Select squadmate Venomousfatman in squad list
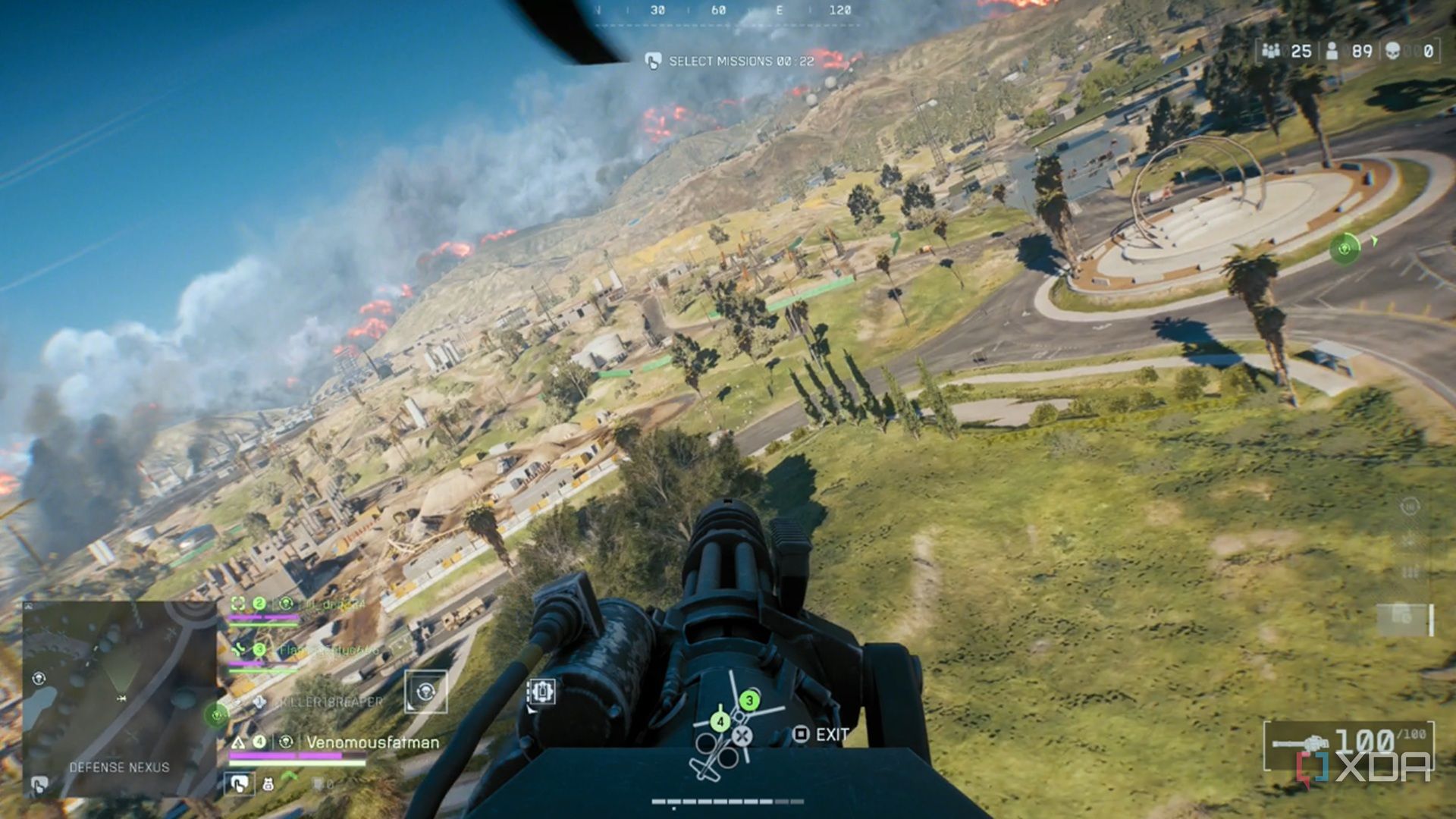The image size is (1456, 819). coord(372,742)
